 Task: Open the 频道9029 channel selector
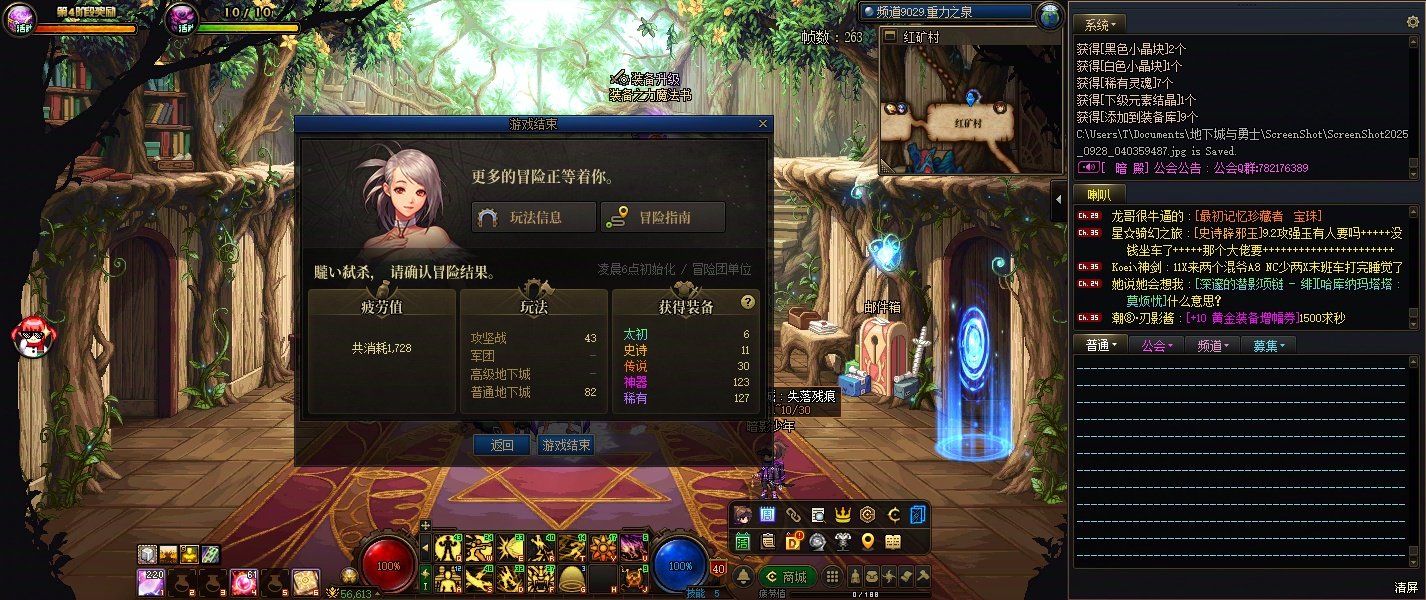click(945, 12)
